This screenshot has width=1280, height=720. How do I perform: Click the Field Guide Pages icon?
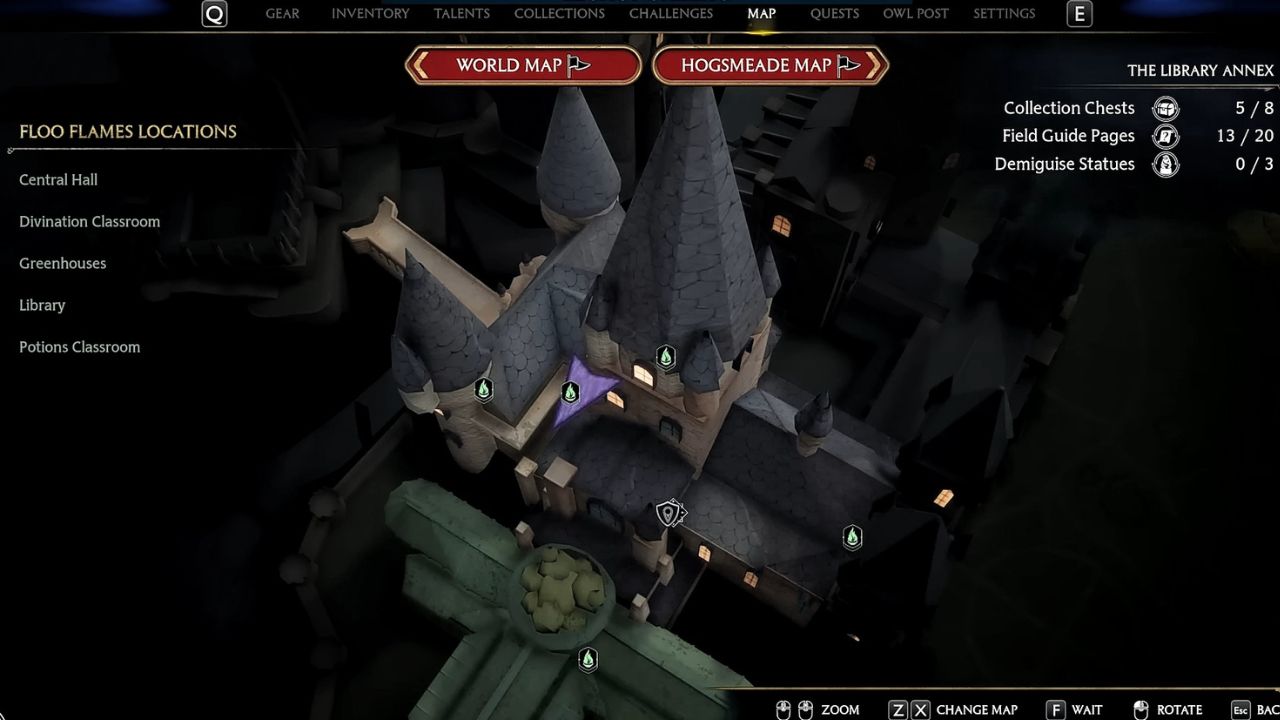(x=1164, y=136)
